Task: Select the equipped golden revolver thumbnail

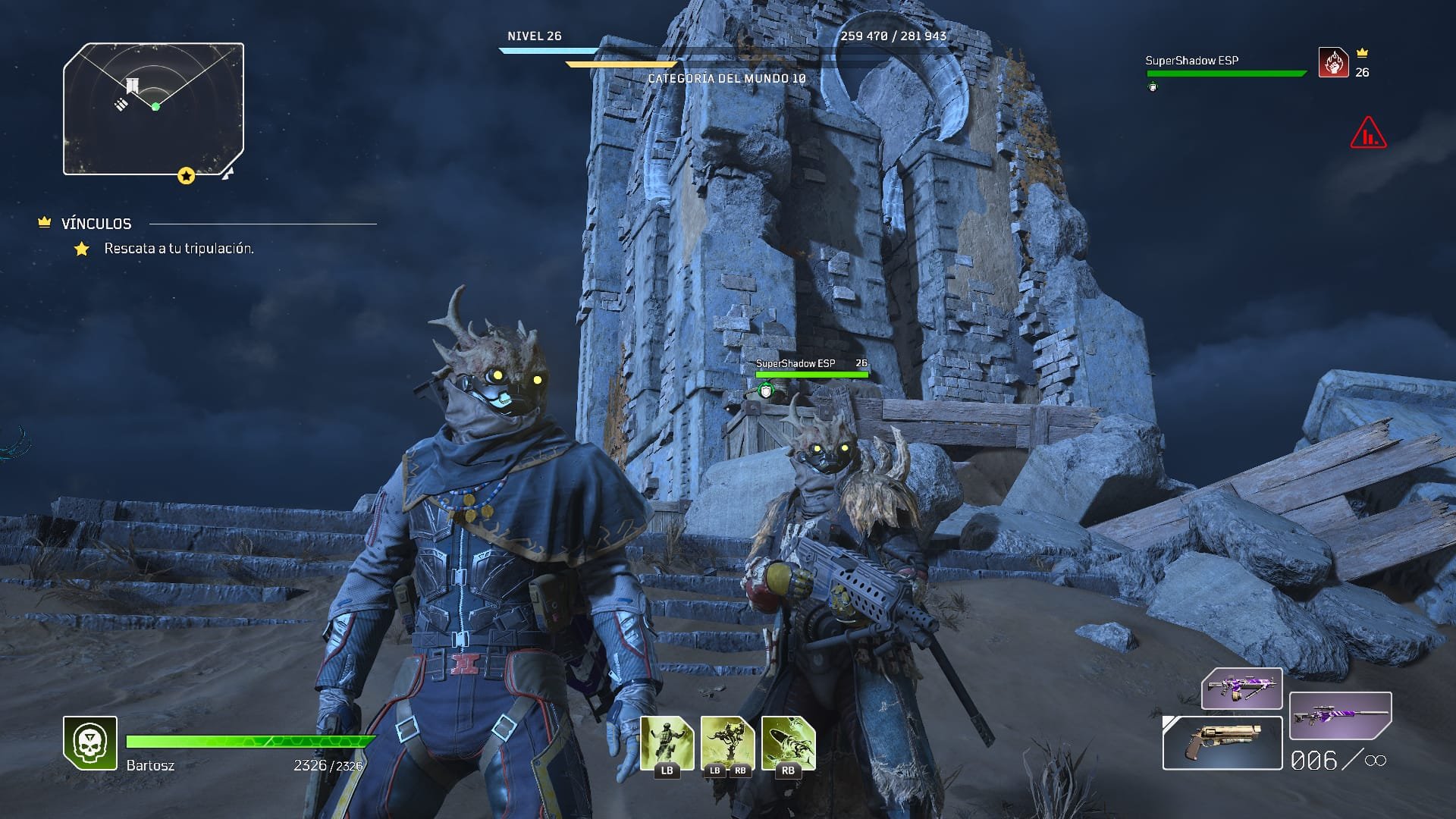Action: 1221,742
